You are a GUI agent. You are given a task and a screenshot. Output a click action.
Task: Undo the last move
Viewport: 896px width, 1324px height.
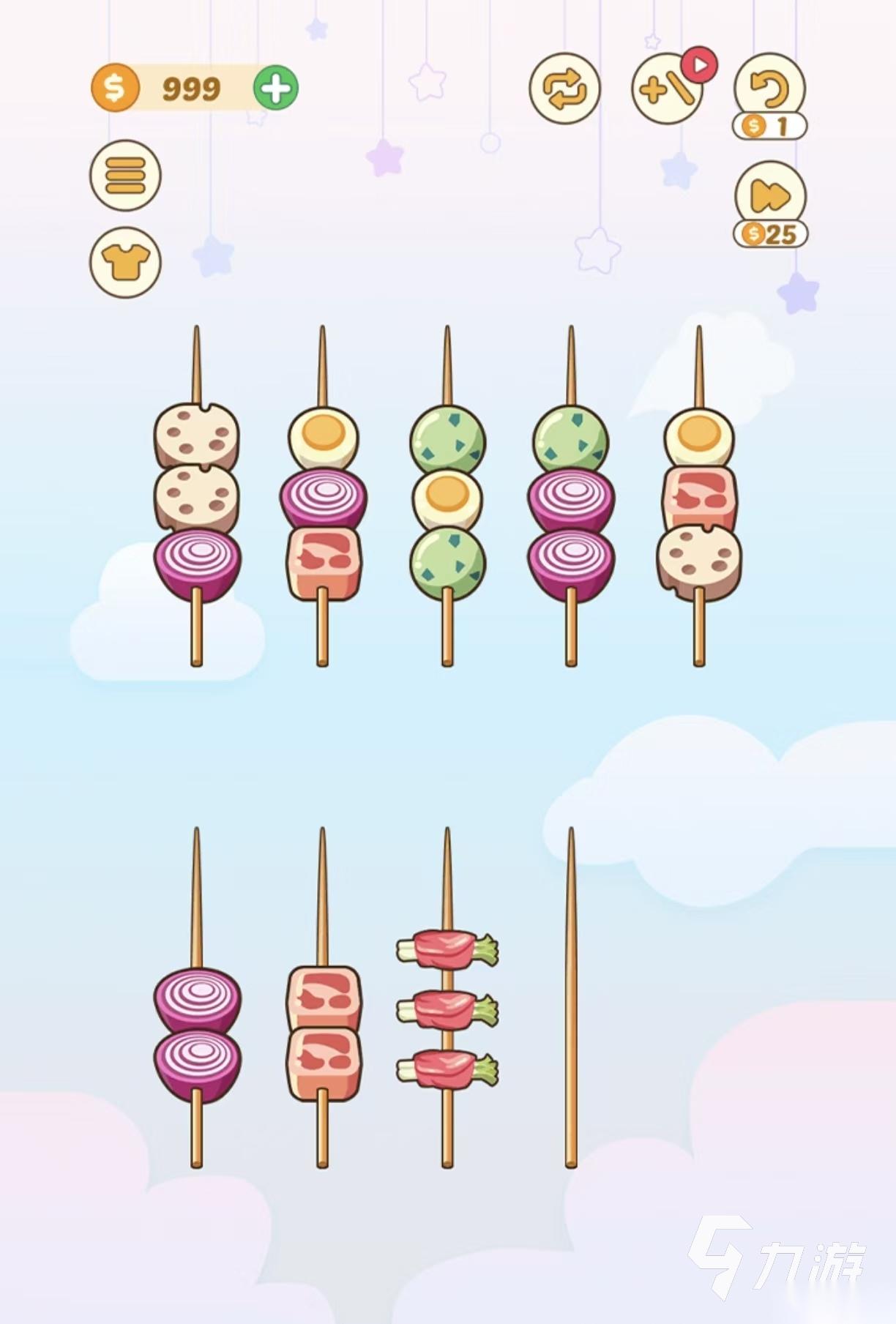coord(769,89)
